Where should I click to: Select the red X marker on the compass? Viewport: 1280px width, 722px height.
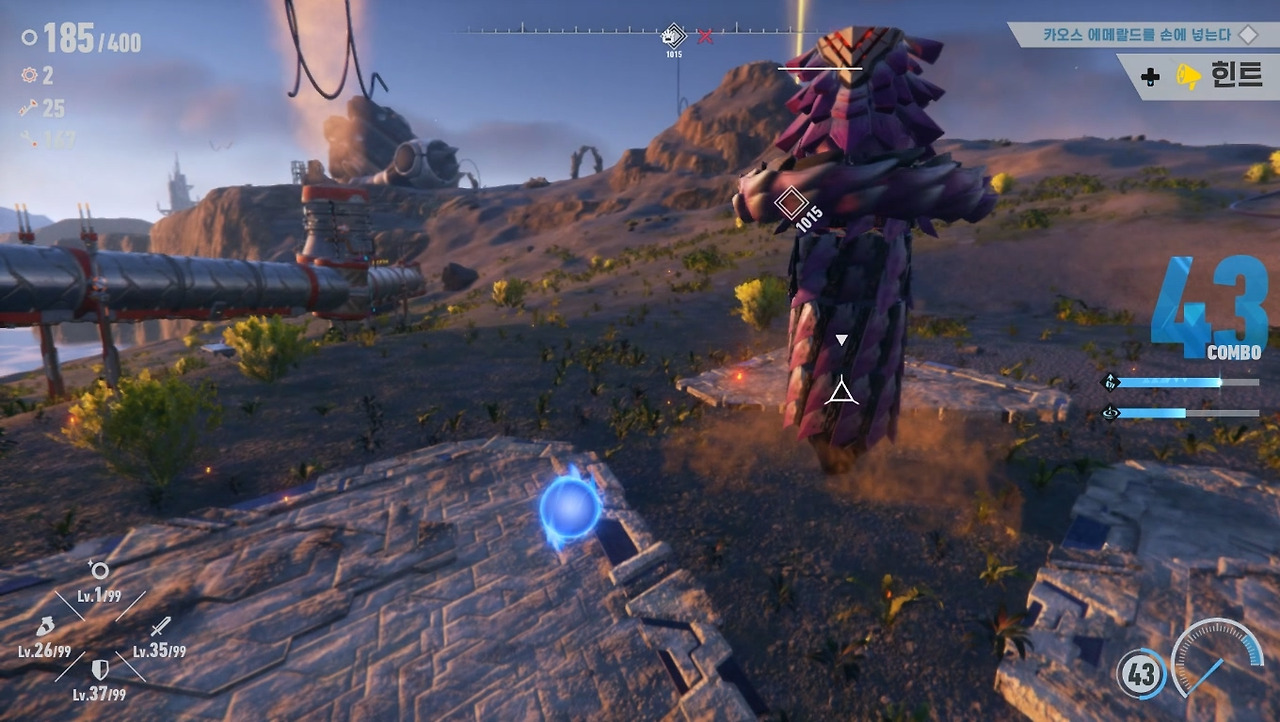[x=706, y=37]
